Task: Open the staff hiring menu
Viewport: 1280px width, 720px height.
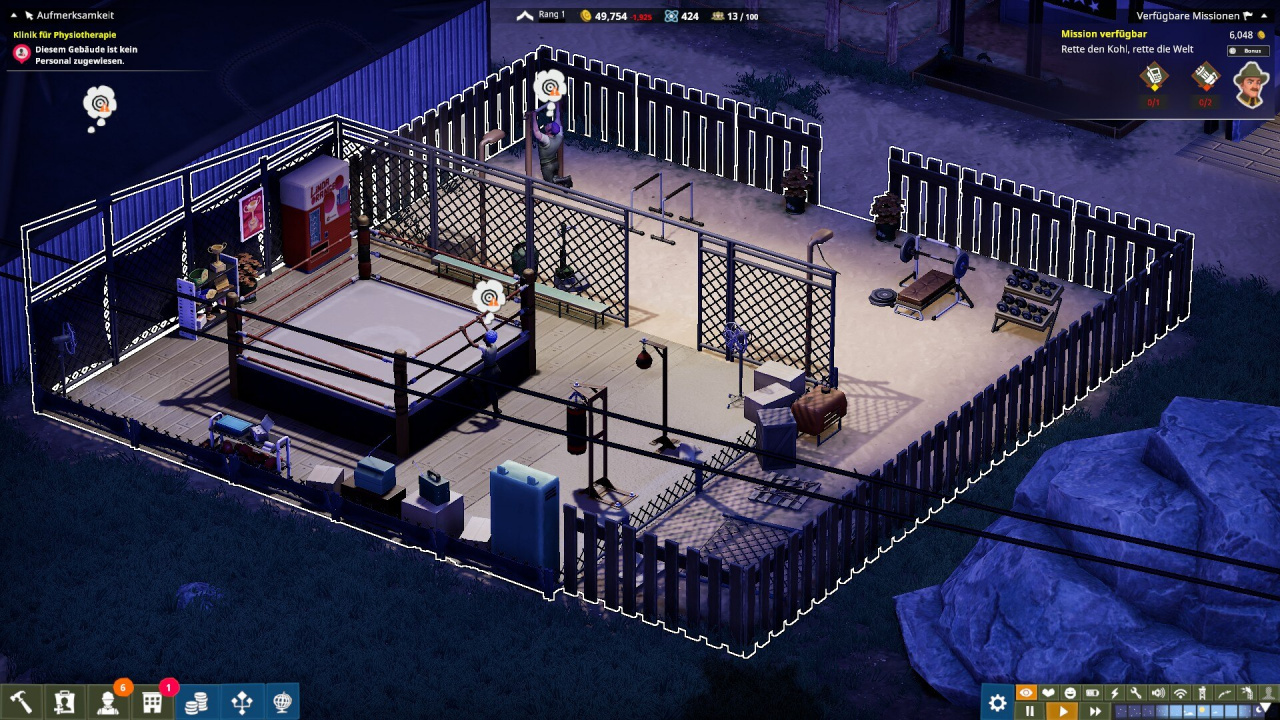Action: (64, 702)
